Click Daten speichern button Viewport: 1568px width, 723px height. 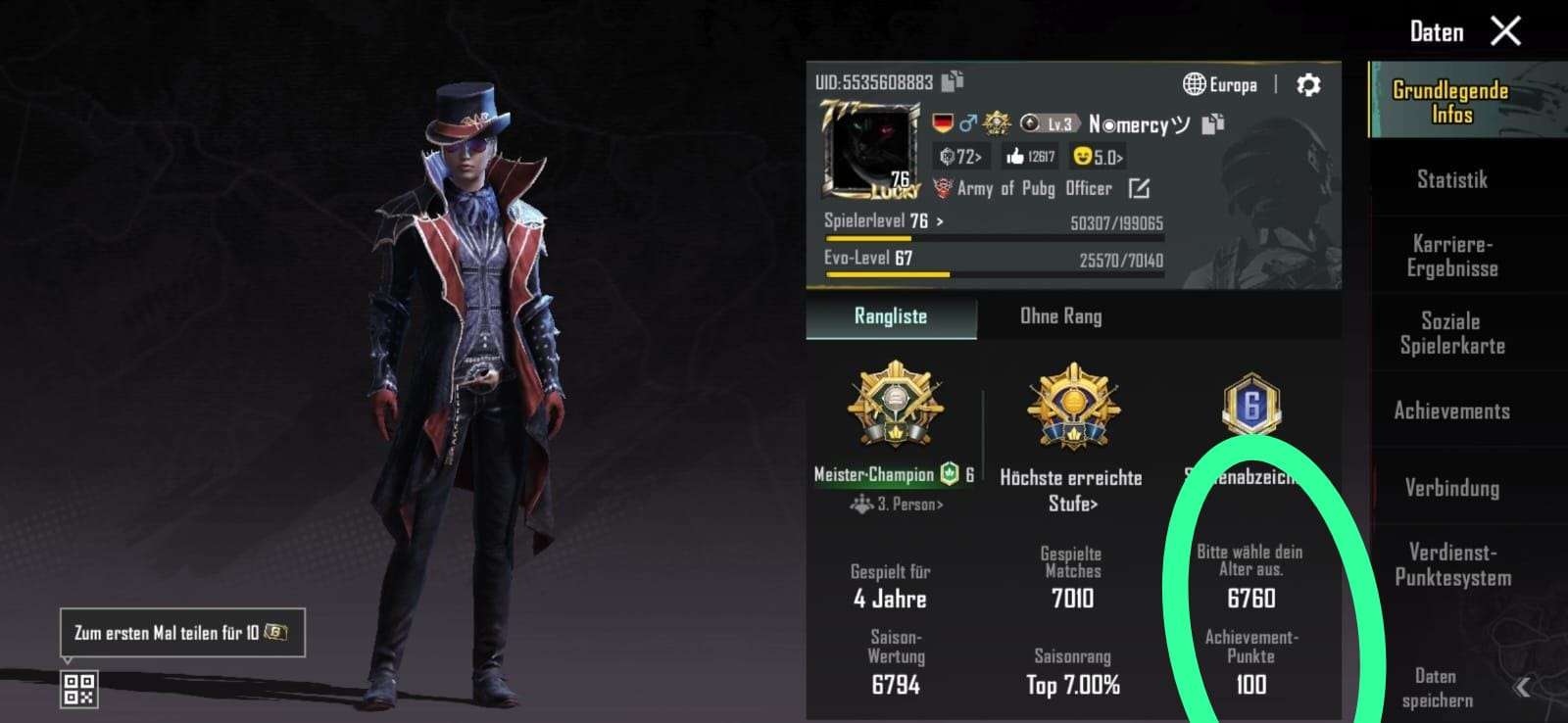click(x=1437, y=688)
